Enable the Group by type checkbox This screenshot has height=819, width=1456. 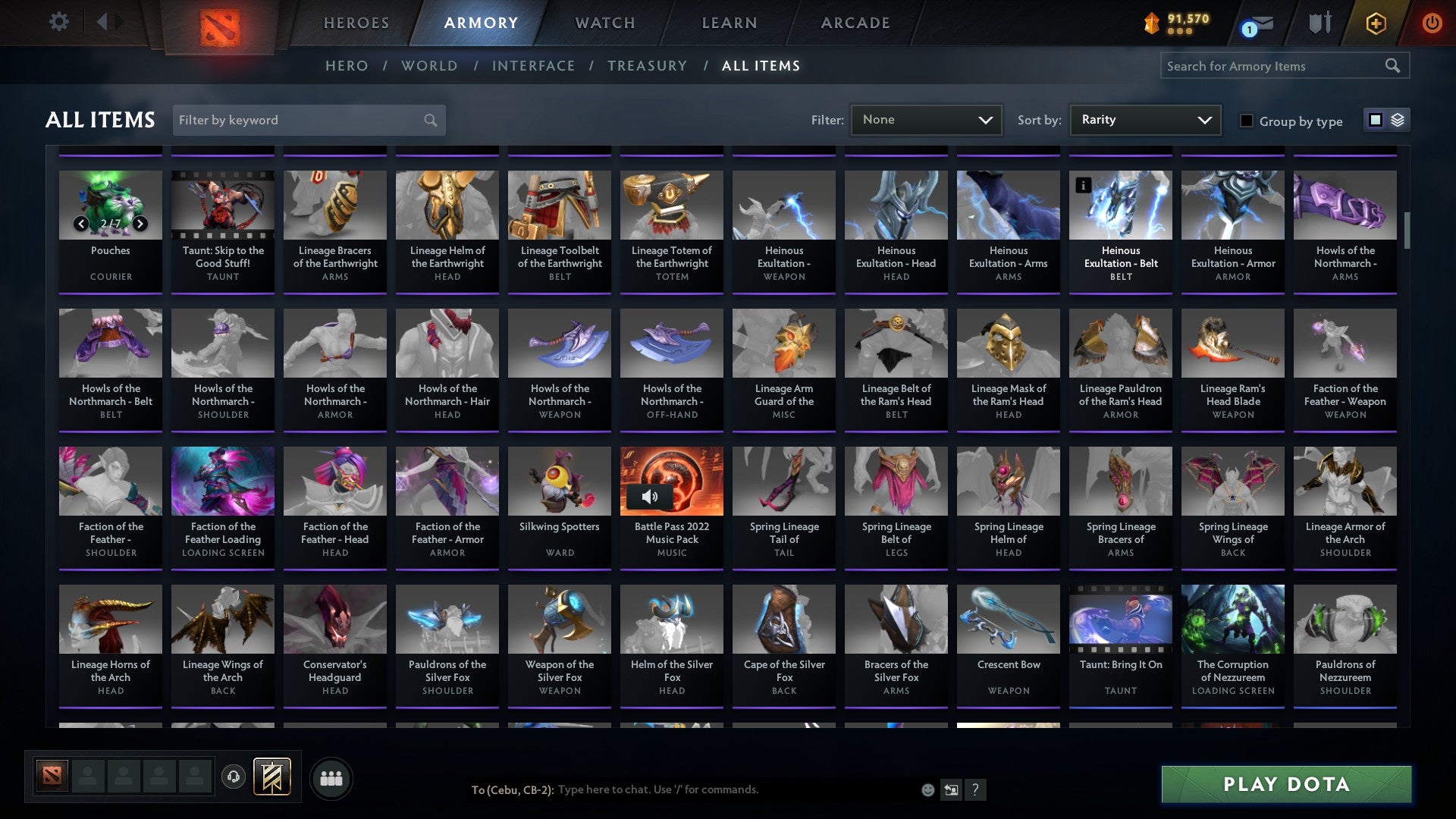[x=1247, y=121]
